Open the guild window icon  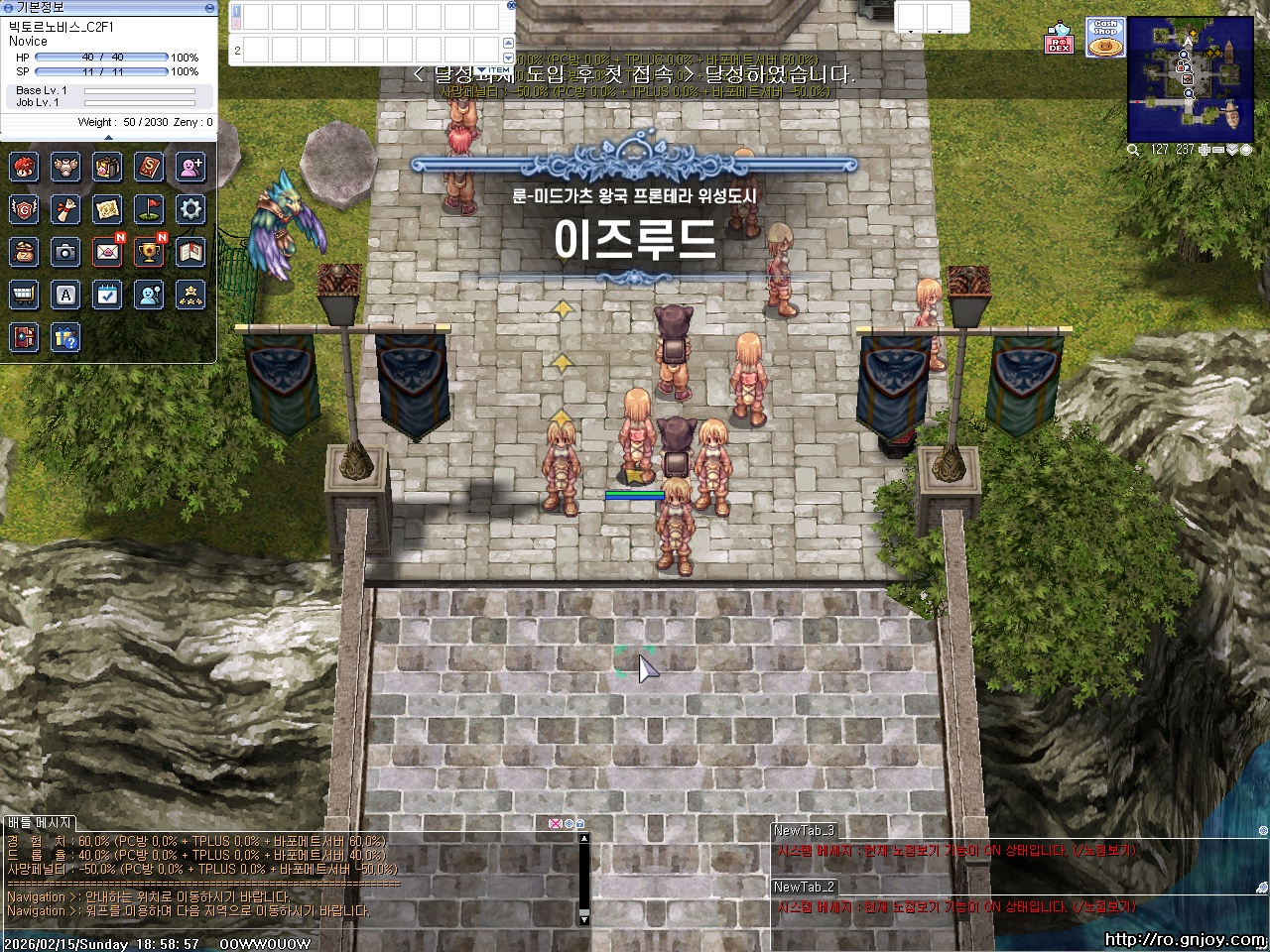24,209
